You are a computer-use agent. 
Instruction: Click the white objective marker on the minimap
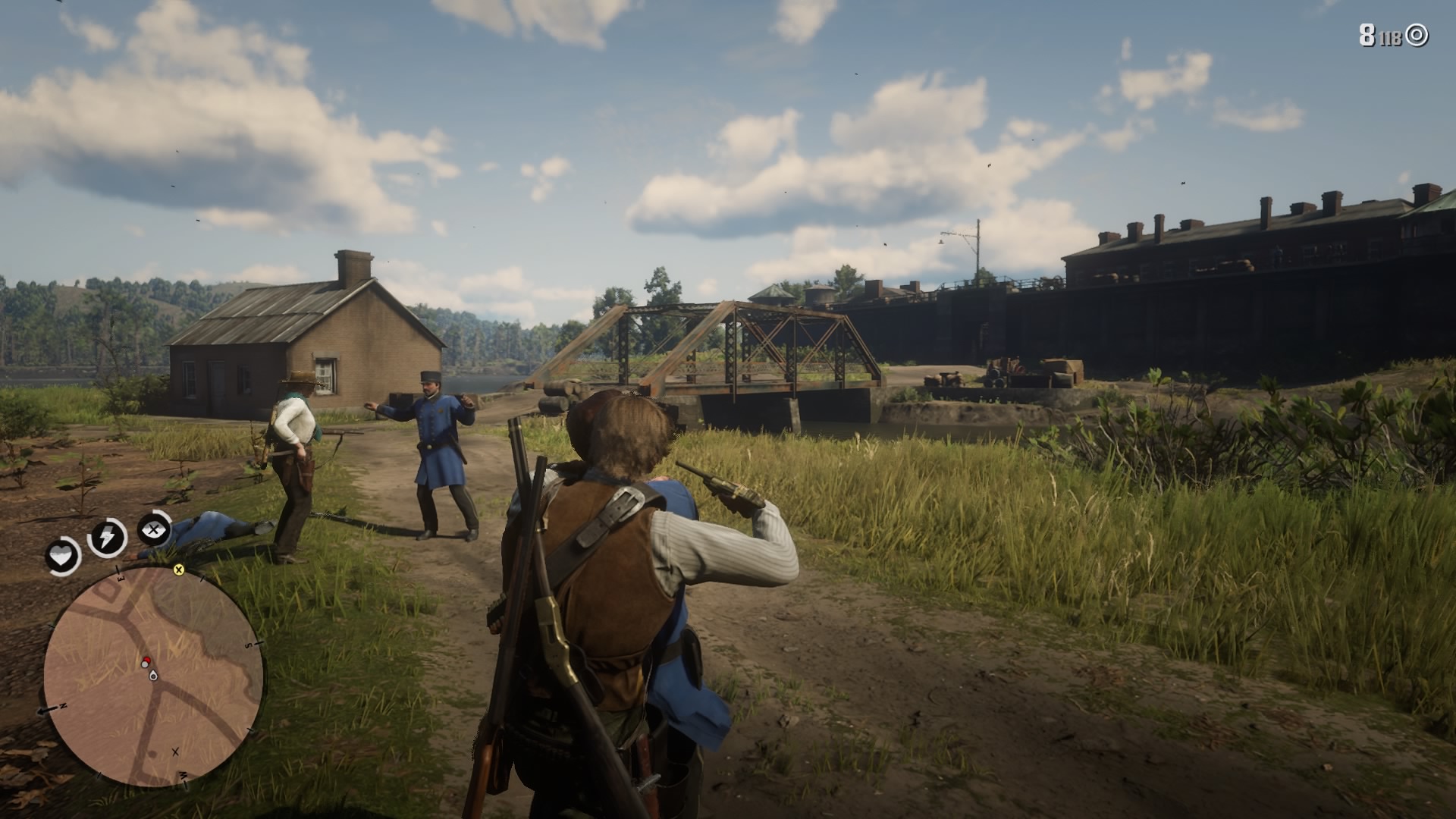pos(152,676)
